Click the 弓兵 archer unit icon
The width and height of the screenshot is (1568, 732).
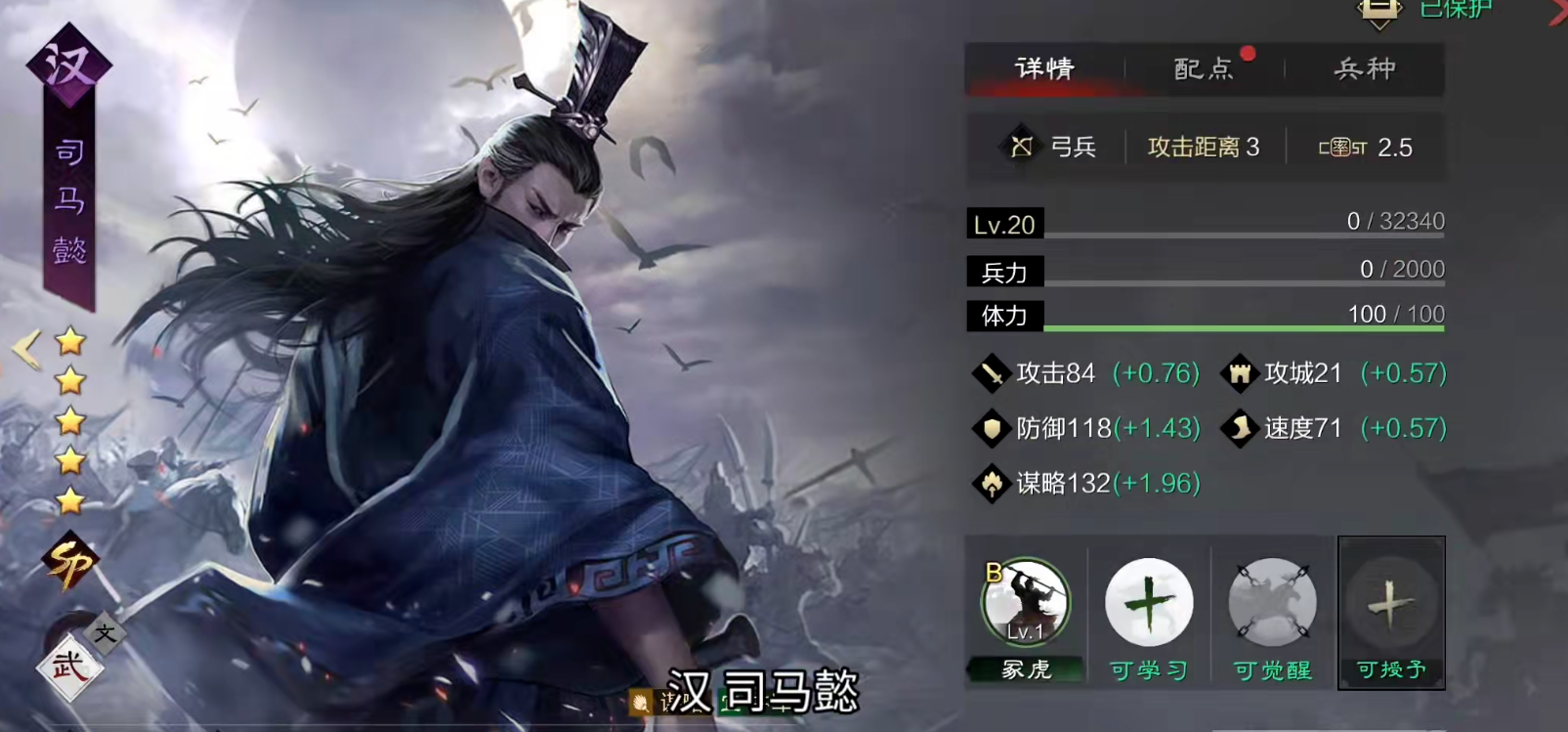click(x=1021, y=147)
